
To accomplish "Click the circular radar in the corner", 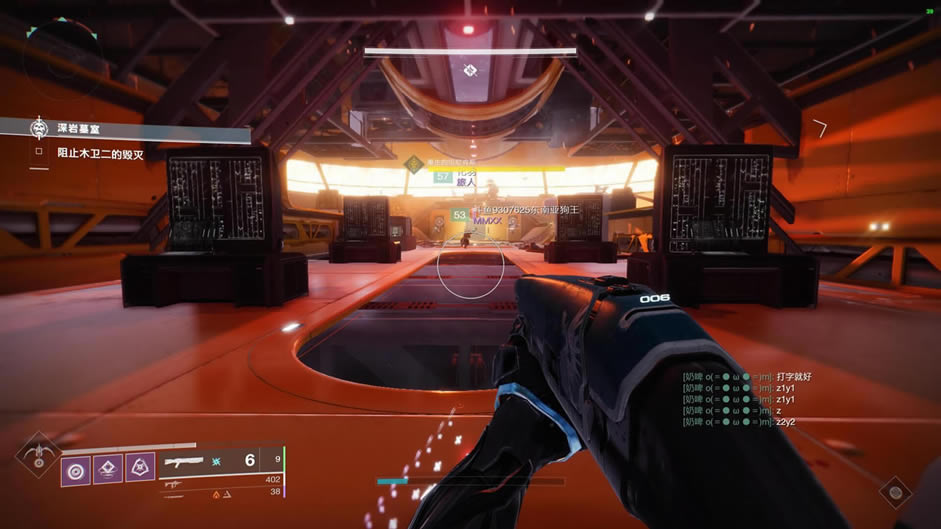I will point(64,58).
